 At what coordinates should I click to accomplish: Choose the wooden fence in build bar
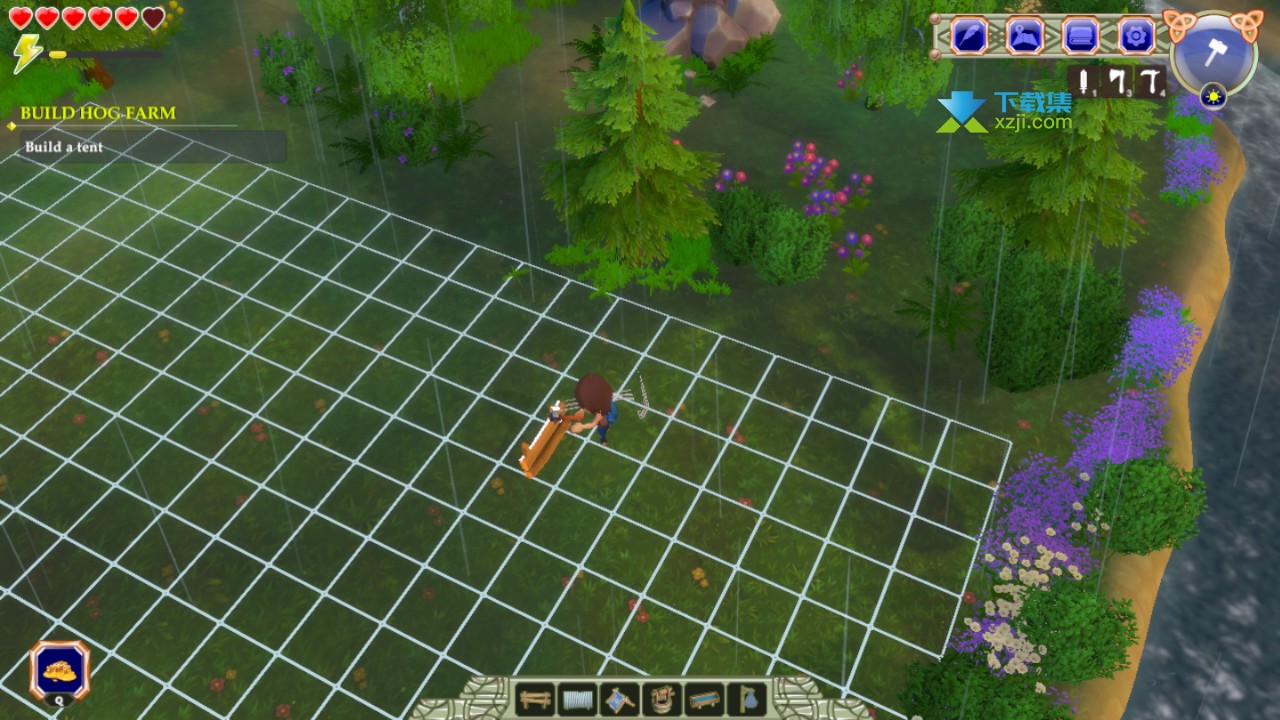click(535, 698)
